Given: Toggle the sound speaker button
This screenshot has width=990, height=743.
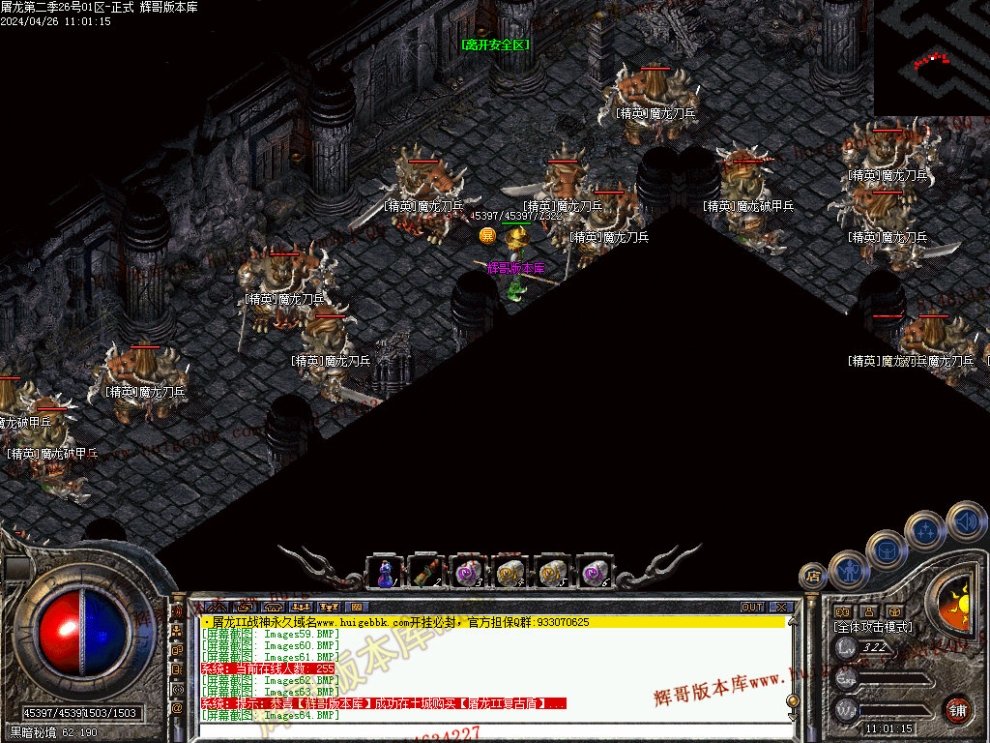Looking at the screenshot, I should click(965, 521).
